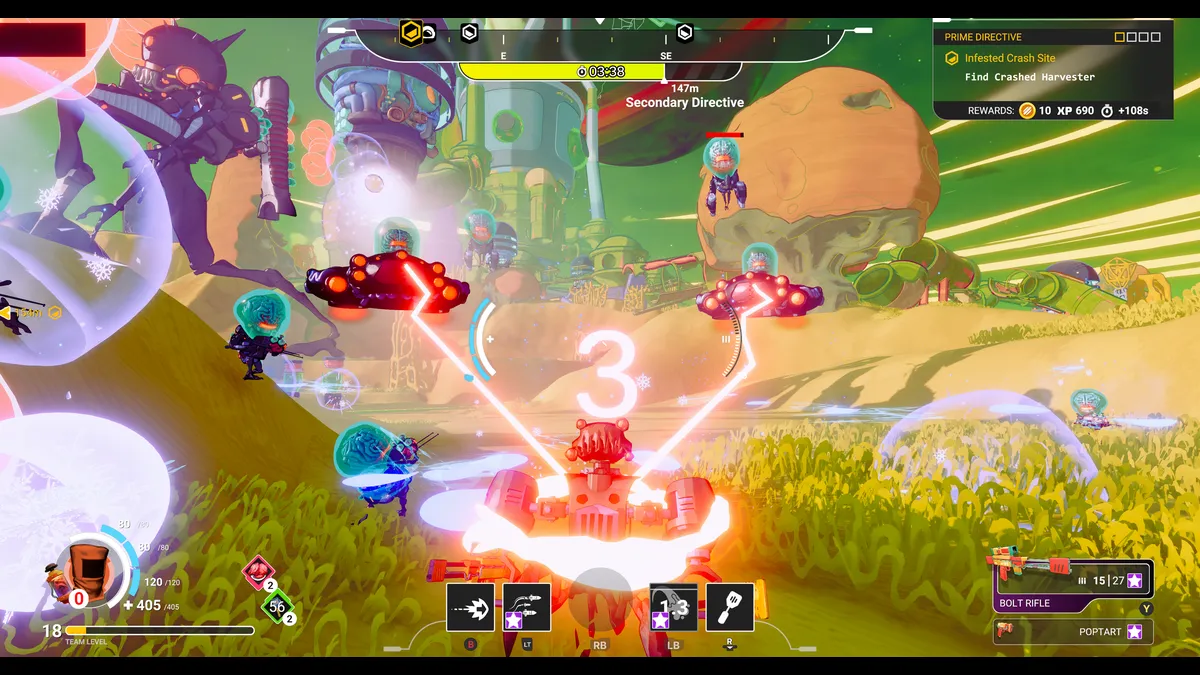The width and height of the screenshot is (1200, 675).
Task: Click the yellow Prime Directive compass marker
Action: pos(410,33)
